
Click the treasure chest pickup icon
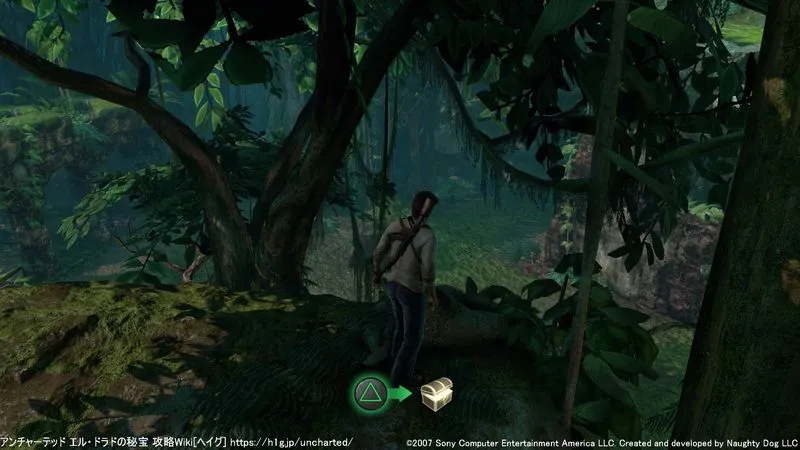(x=436, y=393)
